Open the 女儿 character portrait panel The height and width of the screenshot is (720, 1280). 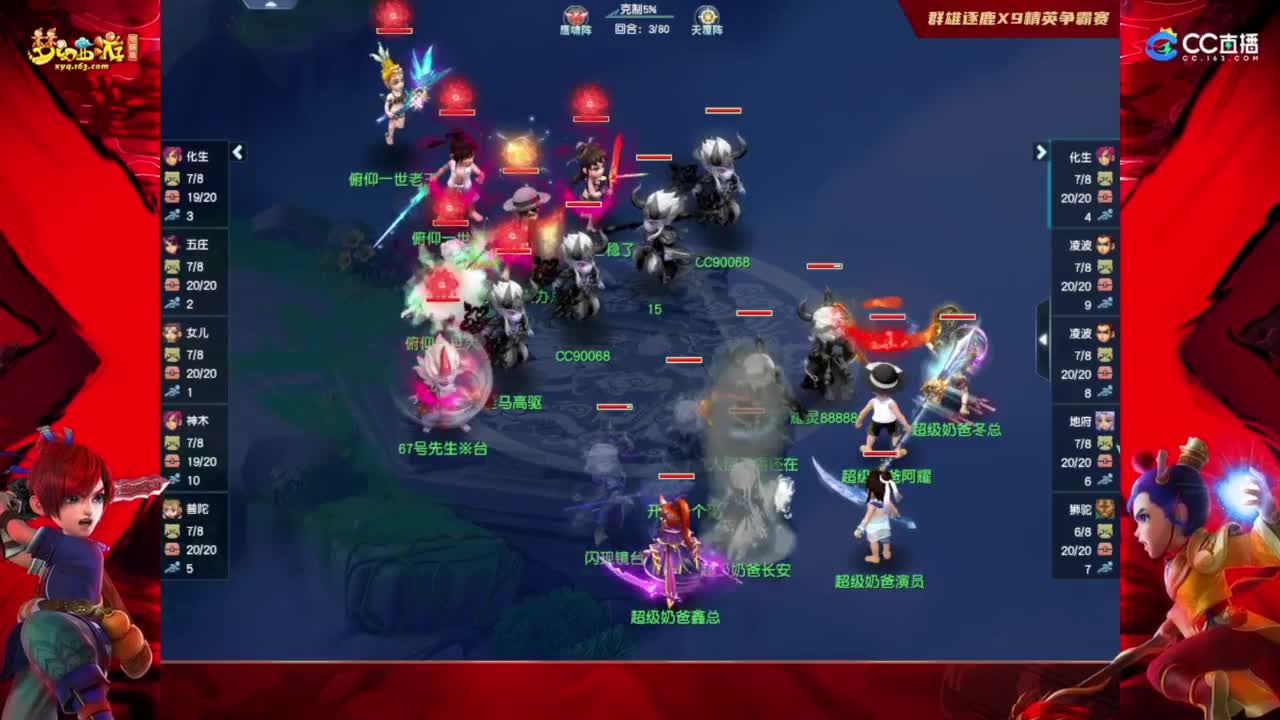[171, 334]
